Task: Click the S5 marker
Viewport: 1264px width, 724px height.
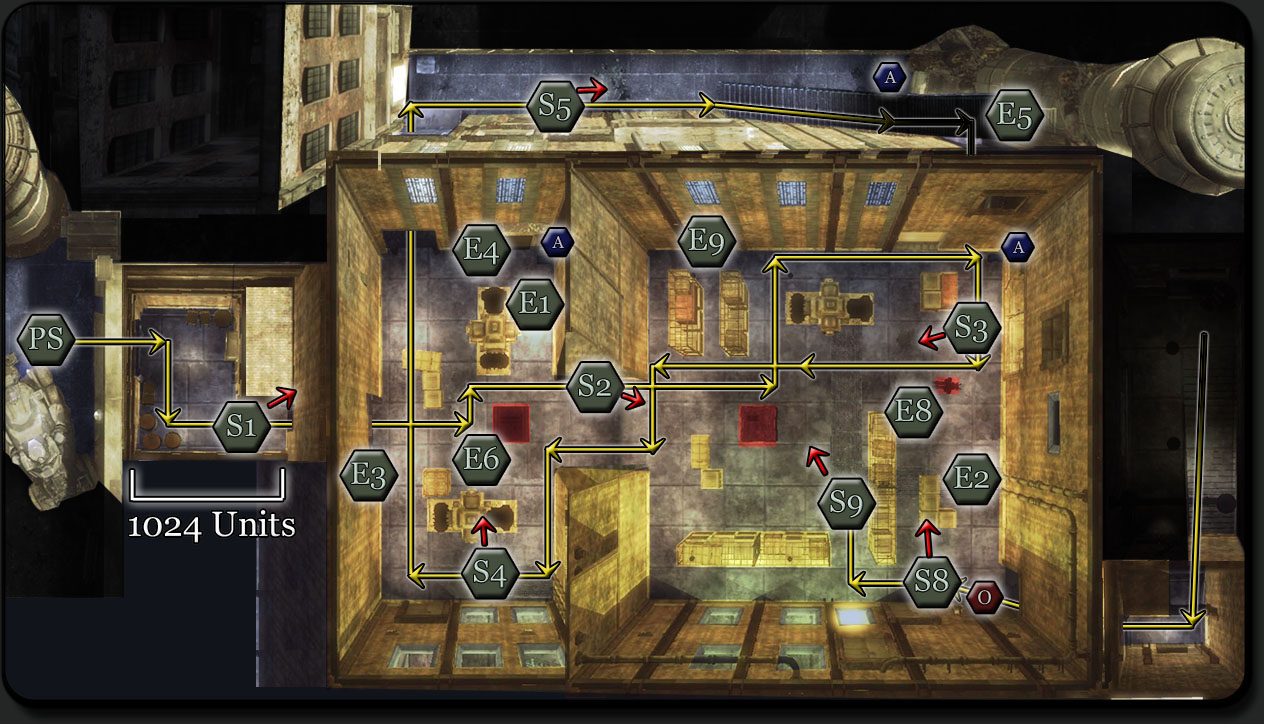Action: tap(555, 109)
